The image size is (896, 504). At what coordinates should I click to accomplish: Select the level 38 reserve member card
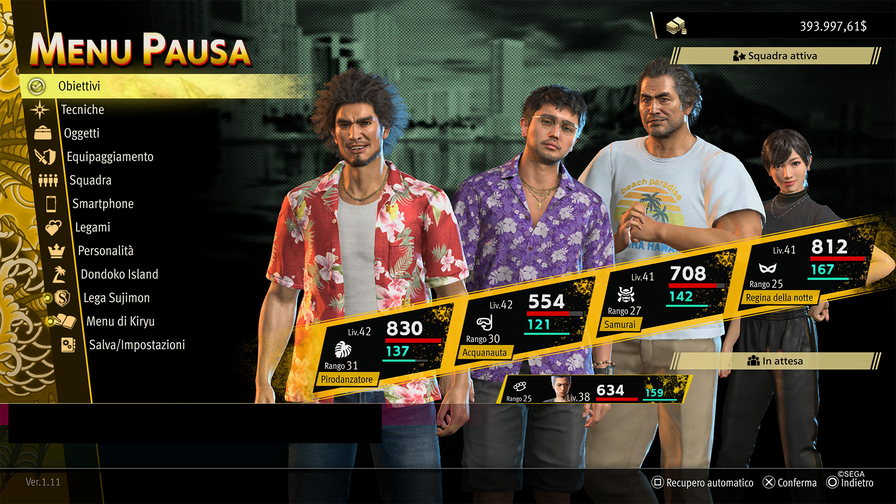pos(590,390)
